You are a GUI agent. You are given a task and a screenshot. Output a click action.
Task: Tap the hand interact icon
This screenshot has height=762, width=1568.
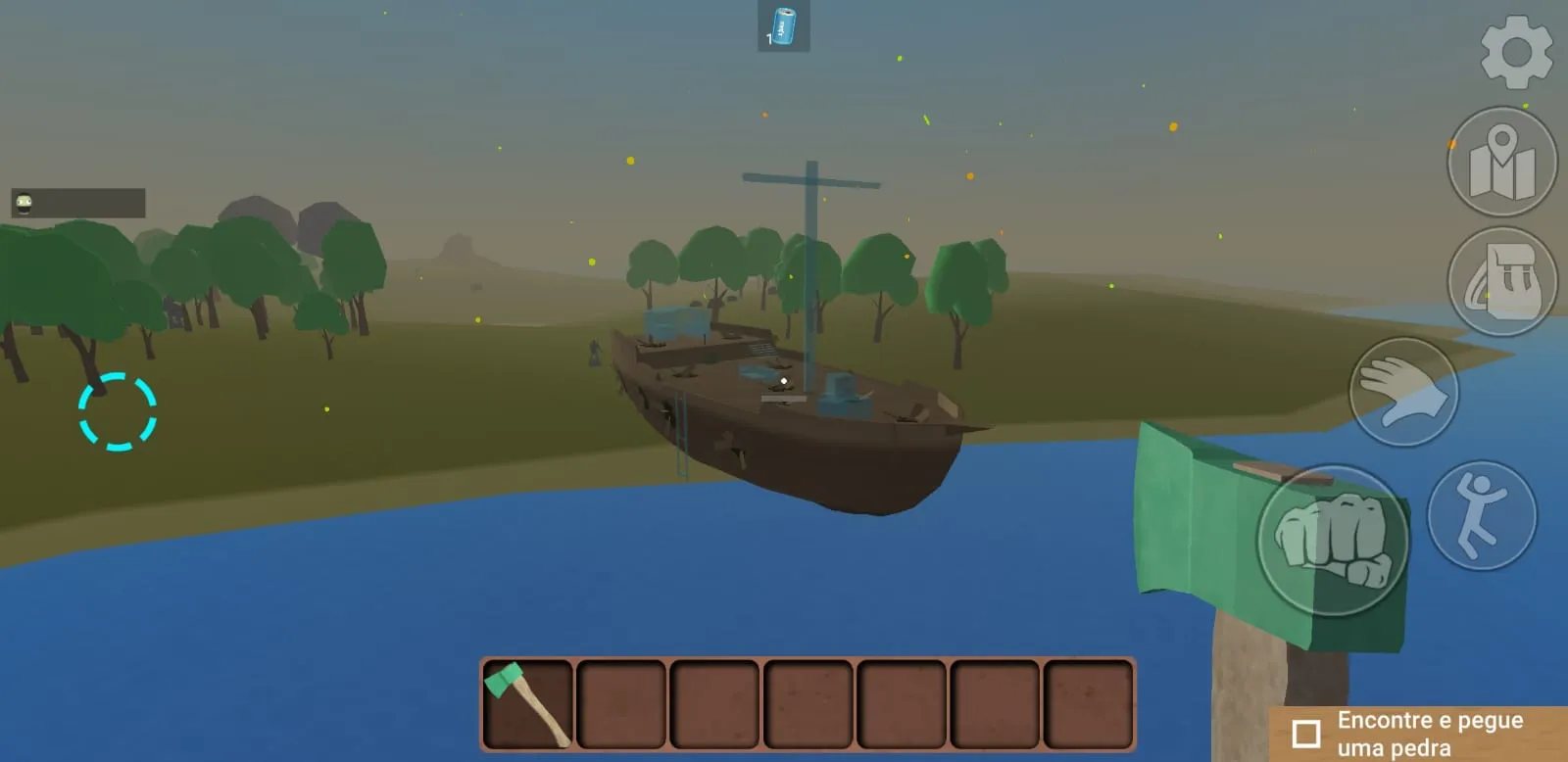[1403, 392]
